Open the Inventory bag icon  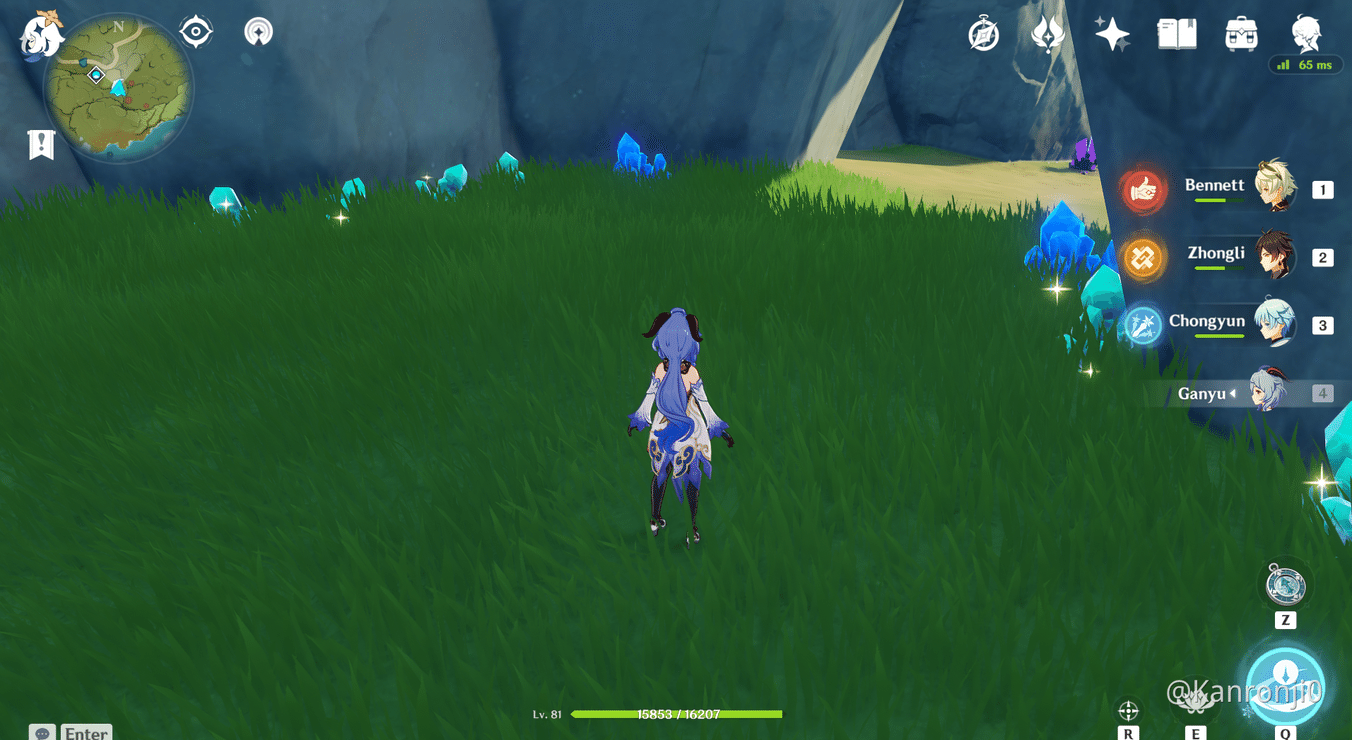click(1240, 33)
